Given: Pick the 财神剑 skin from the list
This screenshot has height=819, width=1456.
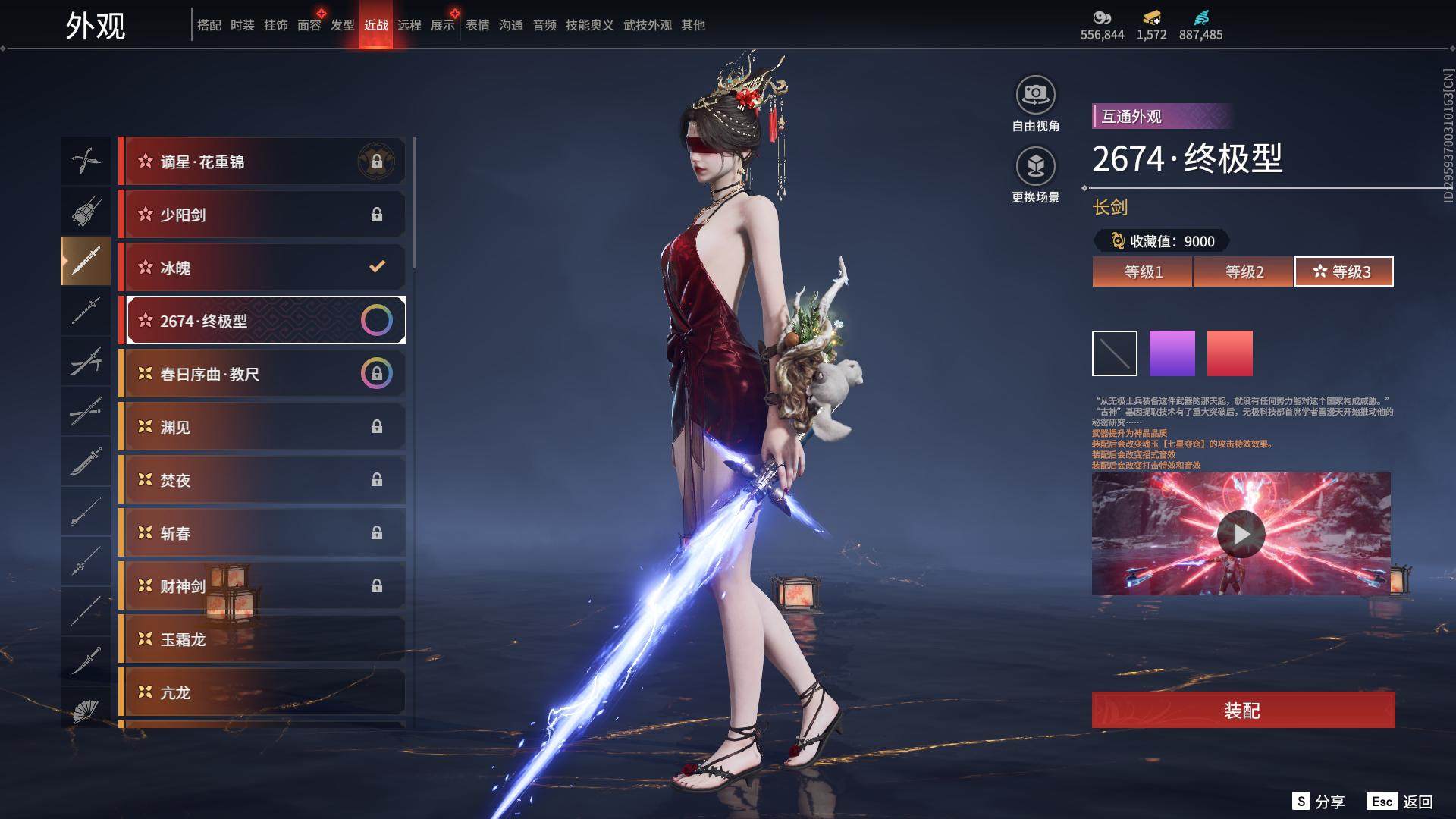Looking at the screenshot, I should click(x=262, y=586).
